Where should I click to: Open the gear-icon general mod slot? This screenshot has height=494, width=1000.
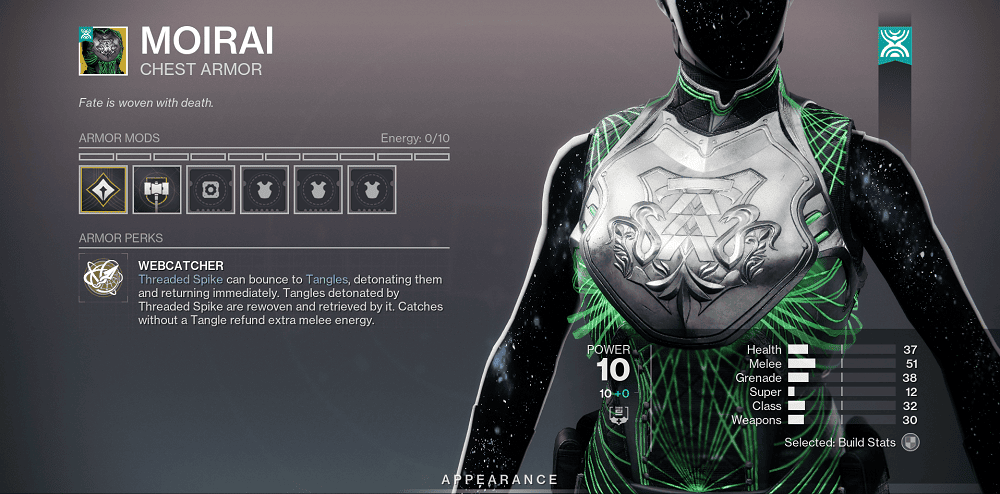point(211,190)
